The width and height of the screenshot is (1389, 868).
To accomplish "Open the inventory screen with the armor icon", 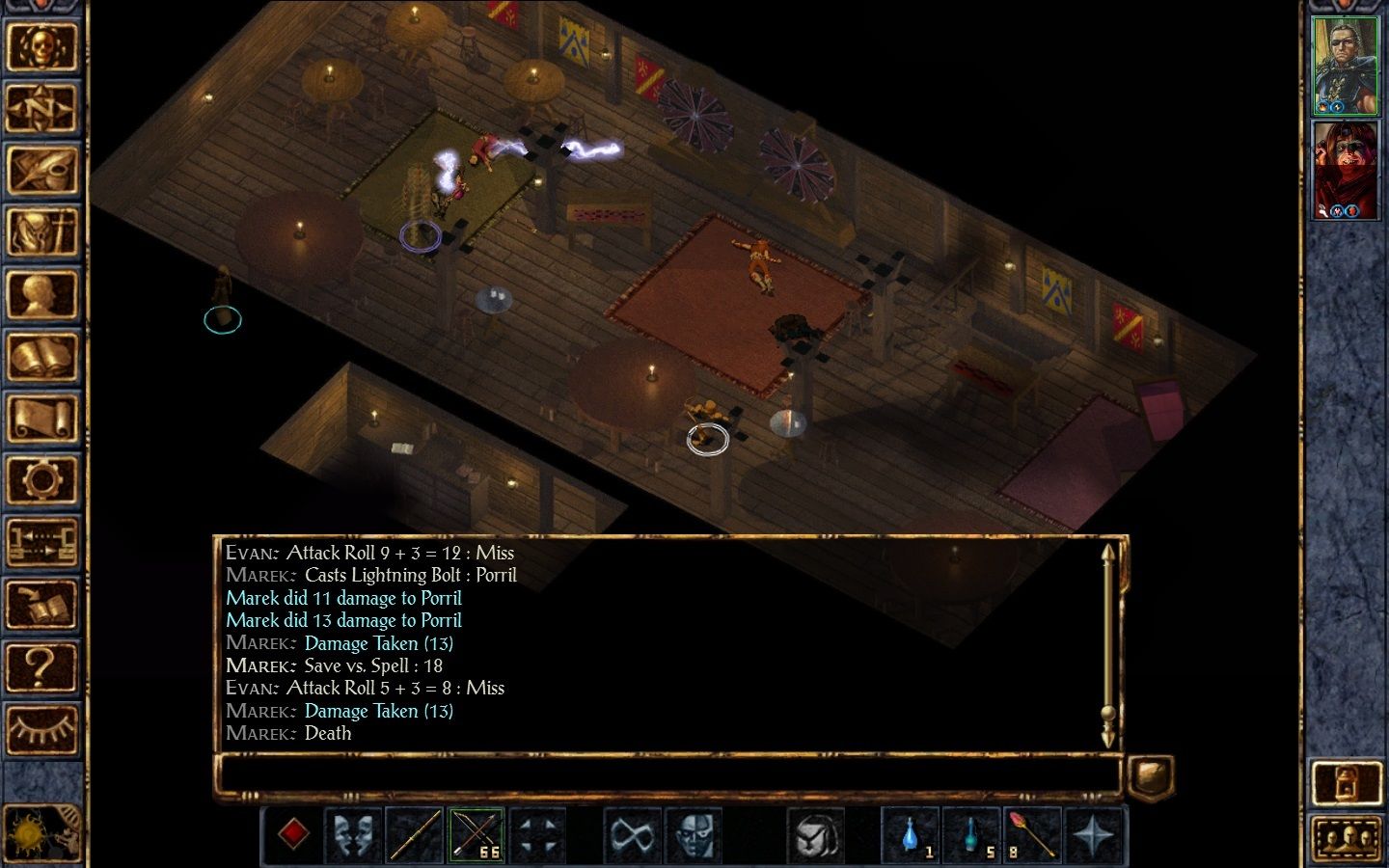I will tap(41, 232).
